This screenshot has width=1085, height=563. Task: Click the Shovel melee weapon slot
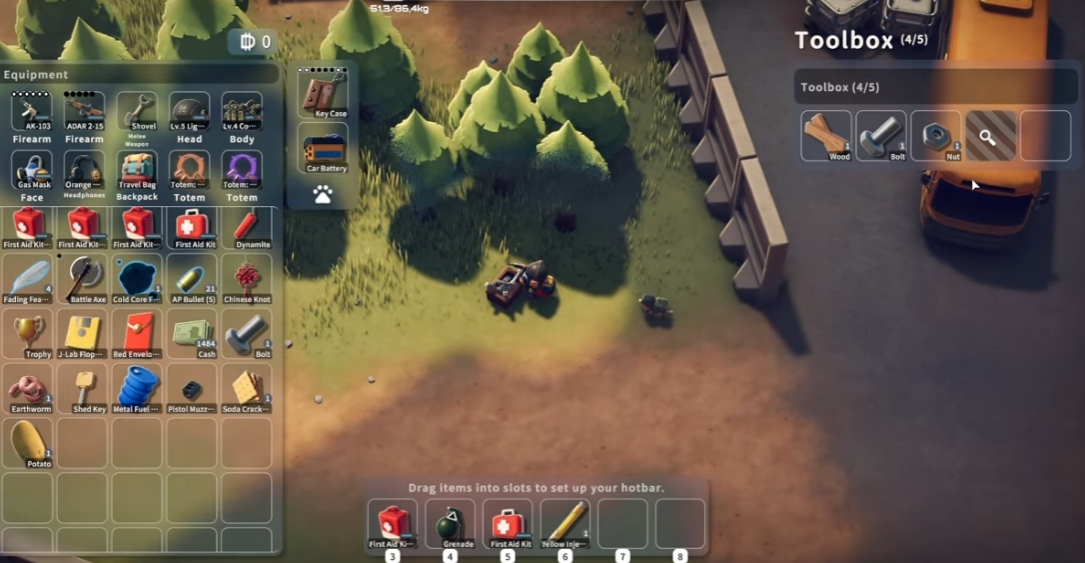tap(137, 111)
